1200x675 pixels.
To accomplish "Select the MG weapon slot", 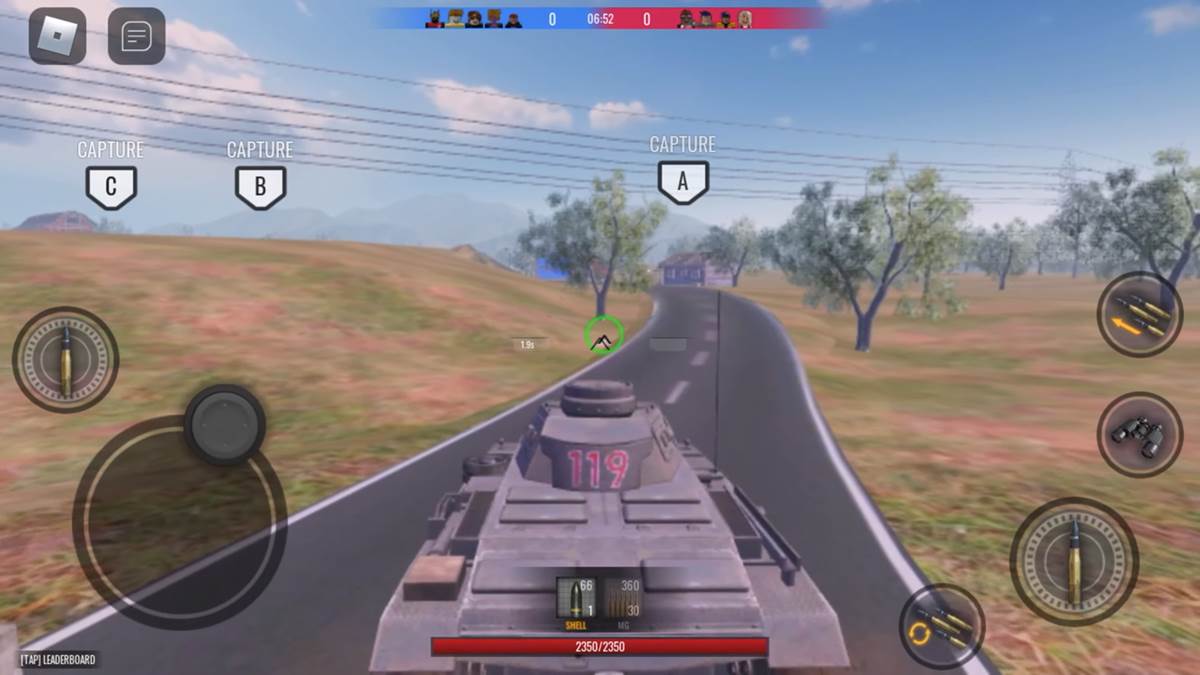I will [x=622, y=601].
